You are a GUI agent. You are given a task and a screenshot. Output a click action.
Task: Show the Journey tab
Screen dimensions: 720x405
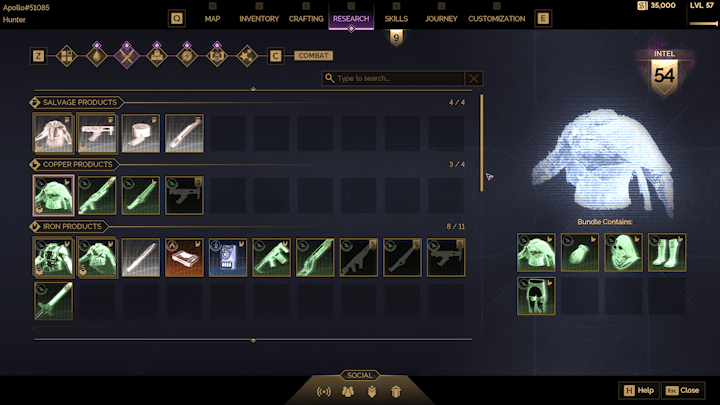pos(441,18)
